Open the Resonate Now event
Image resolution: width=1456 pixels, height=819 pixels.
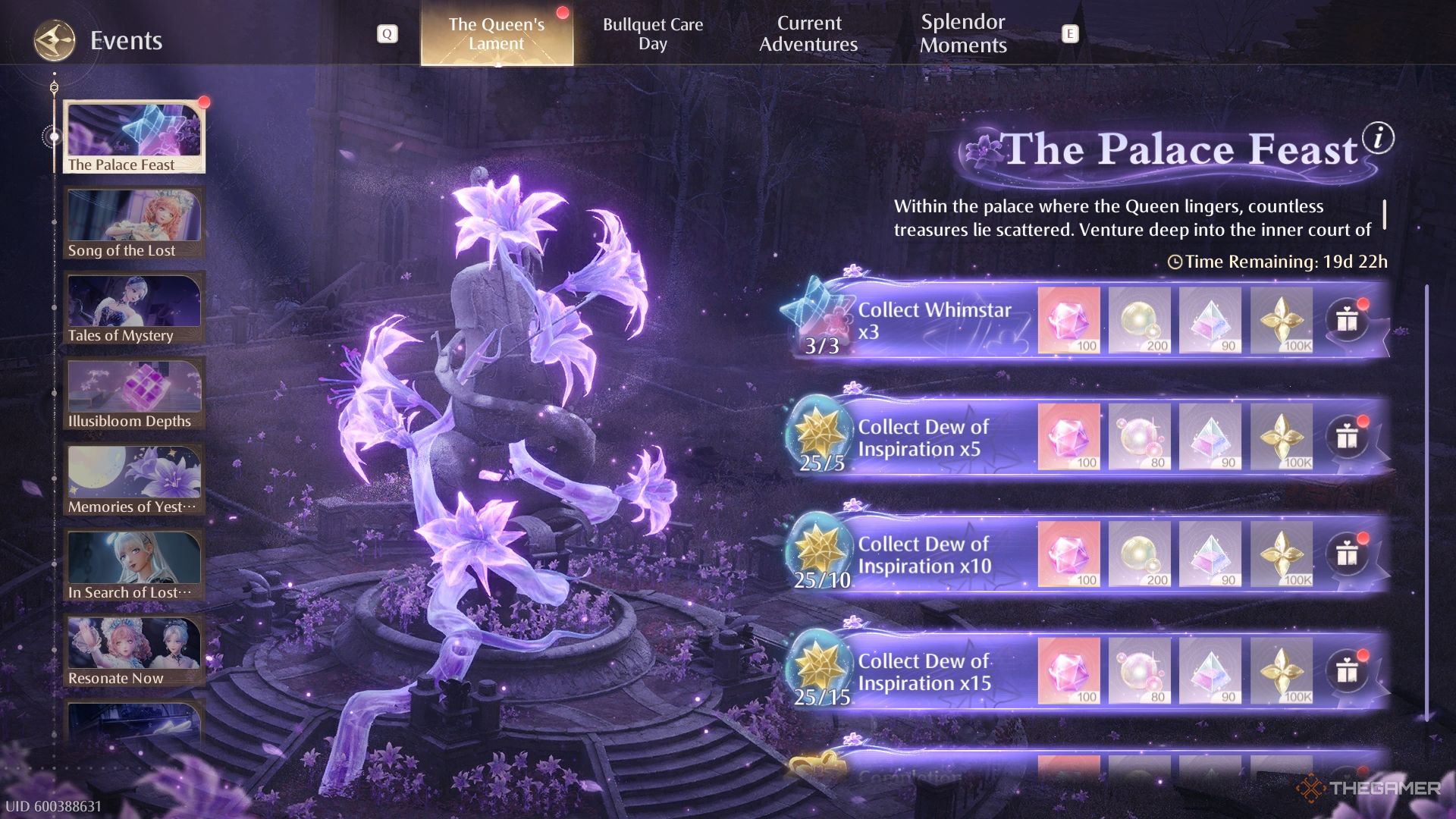click(134, 651)
